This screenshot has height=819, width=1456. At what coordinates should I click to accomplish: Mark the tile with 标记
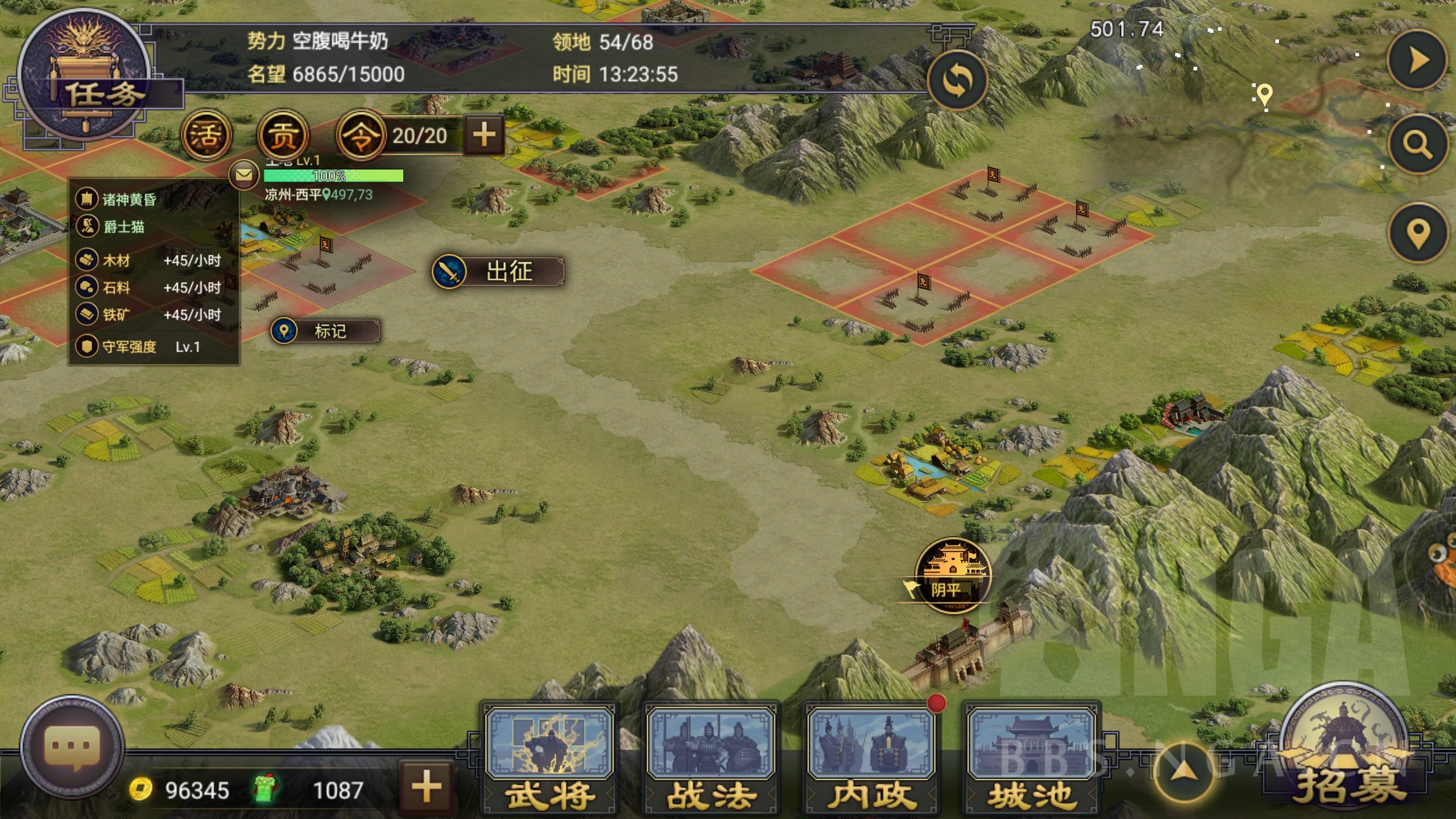pos(325,331)
